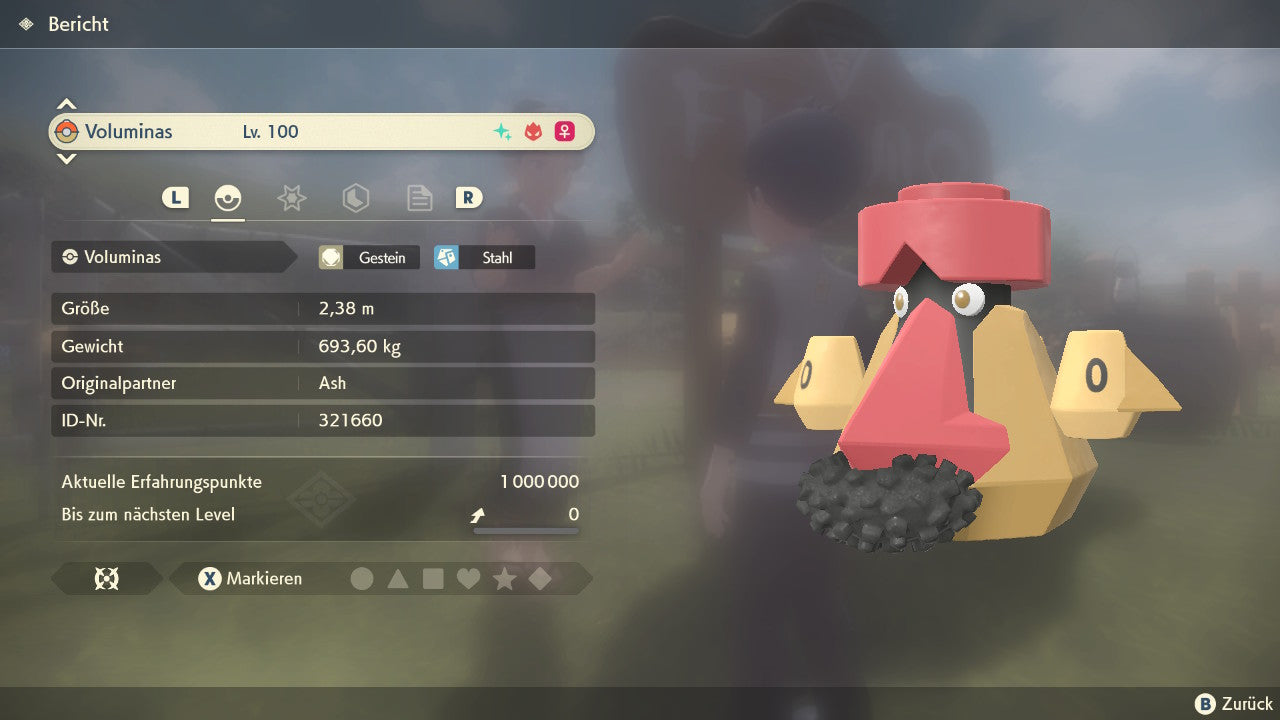Go back with the Zurück button
This screenshot has width=1280, height=720.
[x=1234, y=704]
